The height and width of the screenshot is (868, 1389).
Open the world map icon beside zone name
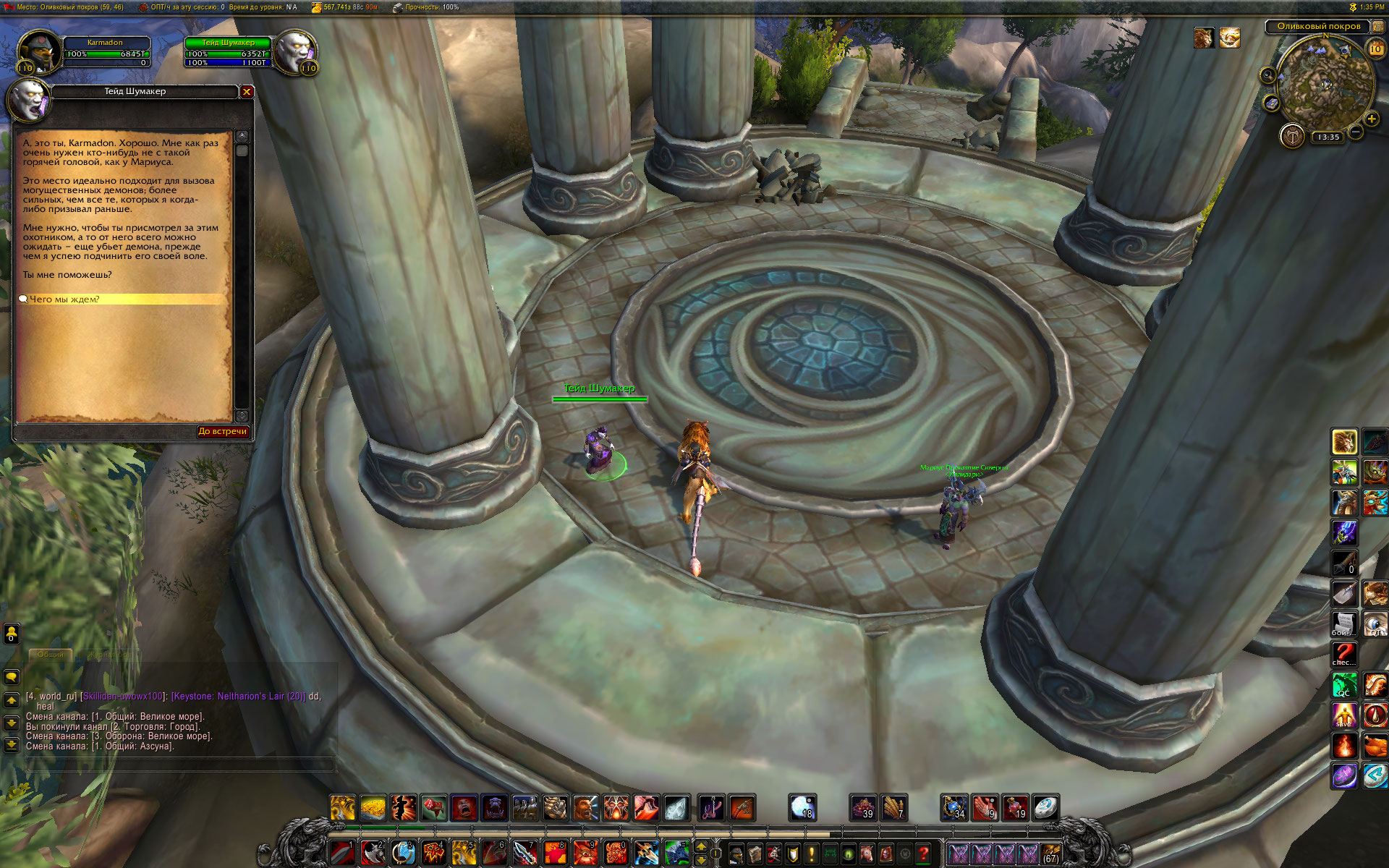tap(1378, 27)
